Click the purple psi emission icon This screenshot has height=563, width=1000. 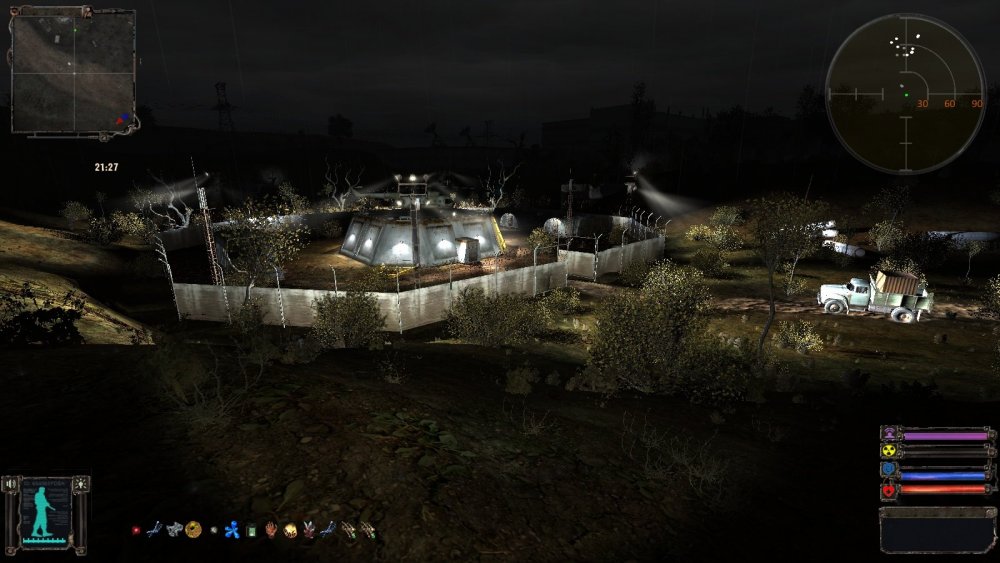coord(888,434)
